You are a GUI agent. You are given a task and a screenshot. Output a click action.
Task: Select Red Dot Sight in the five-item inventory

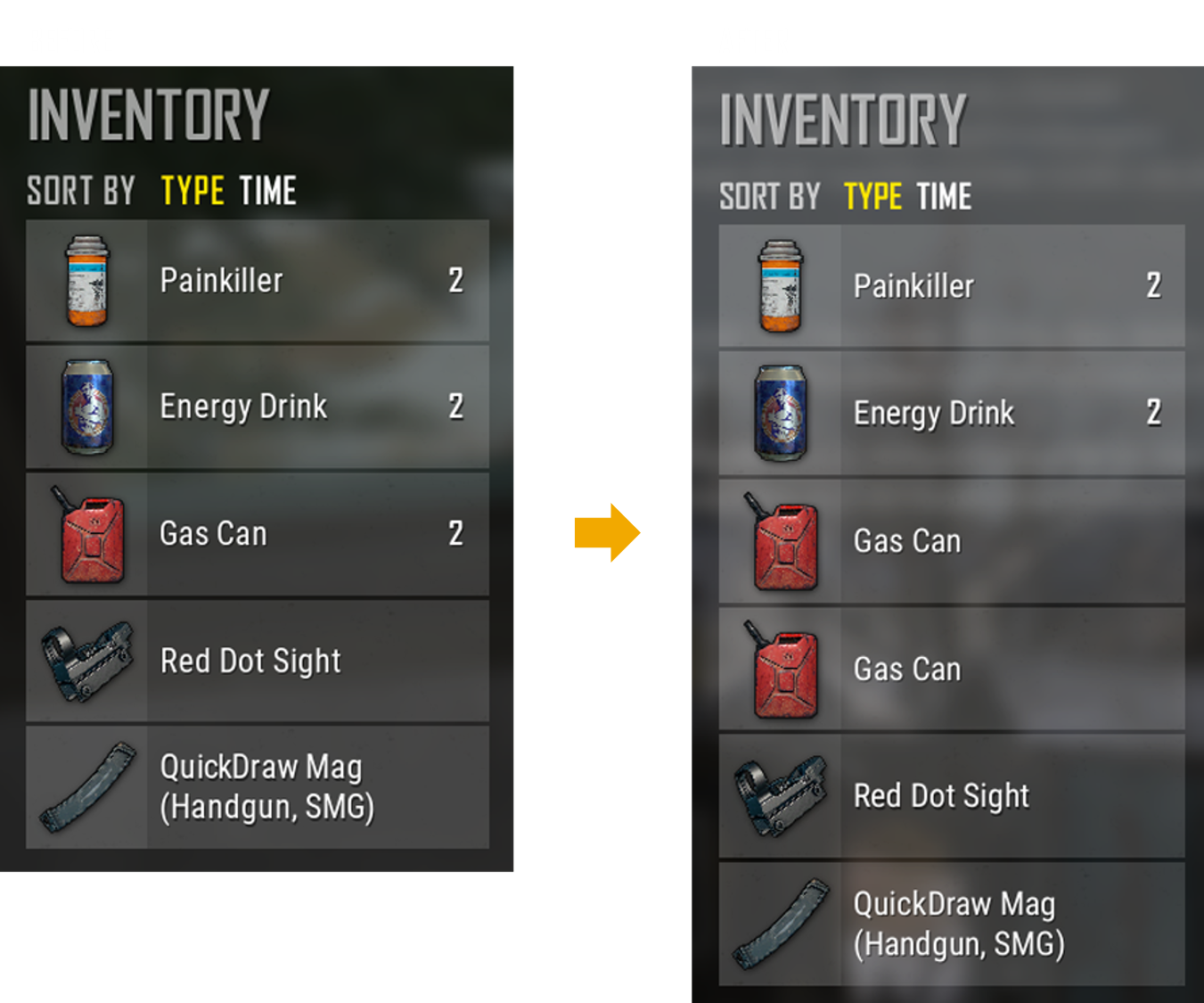258,661
